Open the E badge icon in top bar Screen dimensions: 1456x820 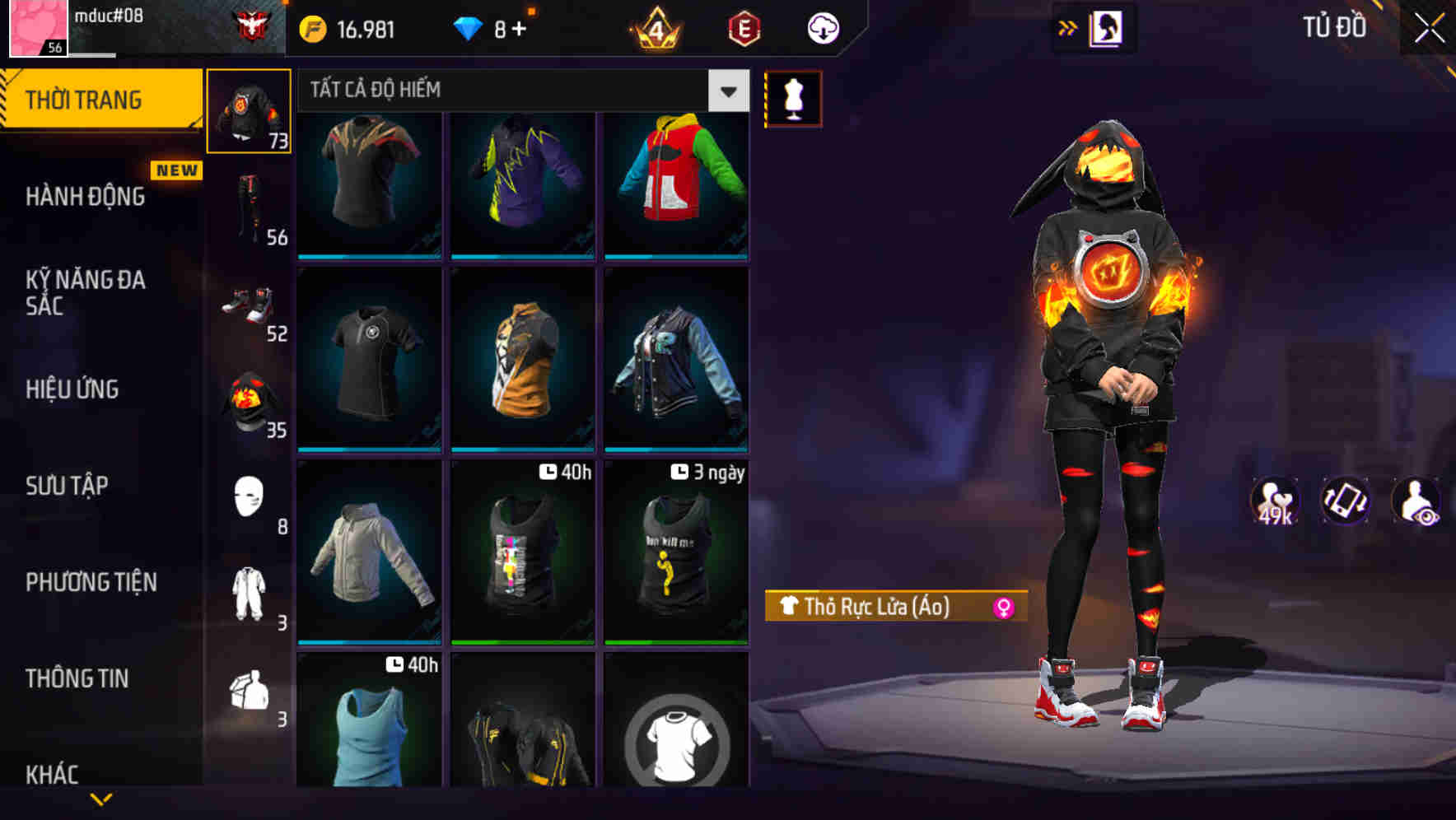(x=740, y=27)
